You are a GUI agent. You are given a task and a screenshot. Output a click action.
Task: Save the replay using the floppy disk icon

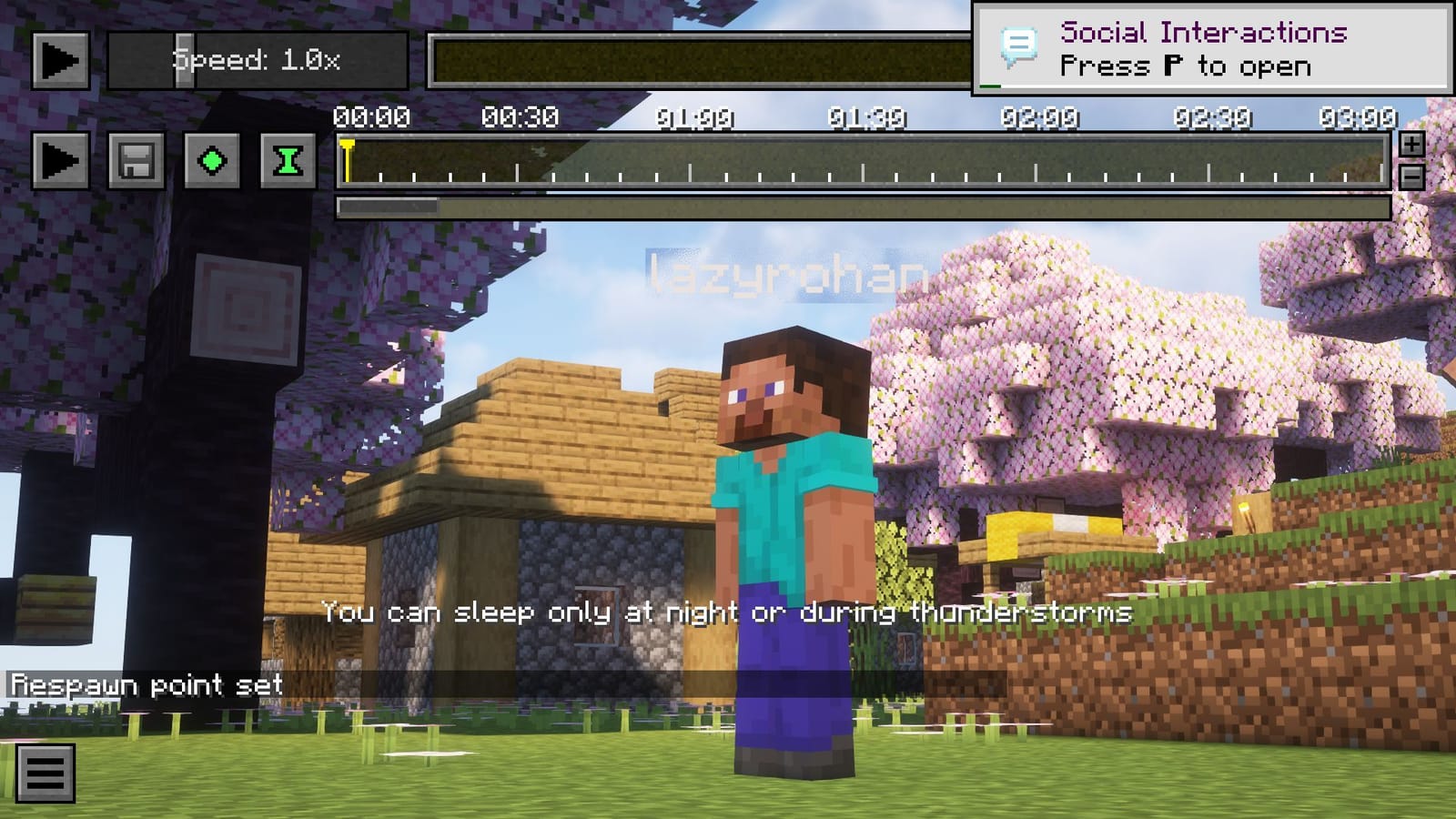point(136,159)
